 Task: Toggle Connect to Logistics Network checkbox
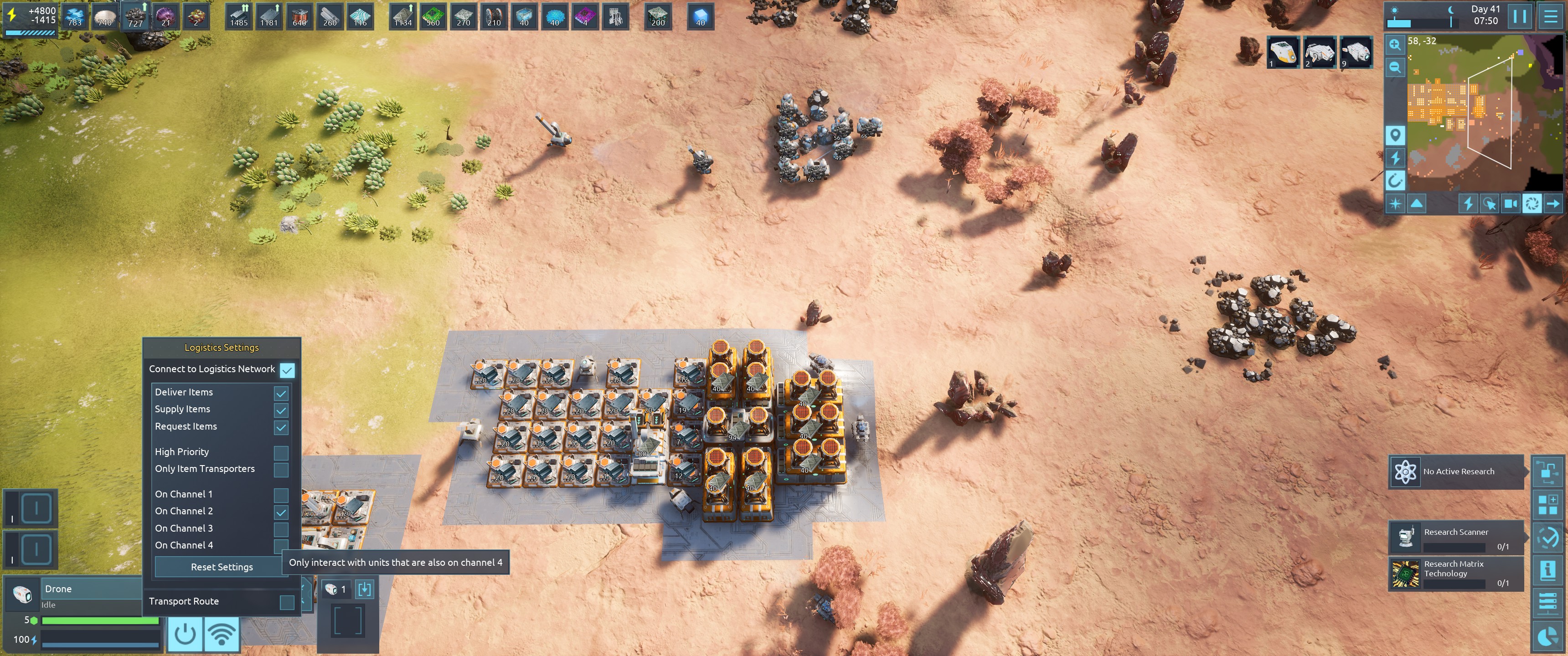287,369
